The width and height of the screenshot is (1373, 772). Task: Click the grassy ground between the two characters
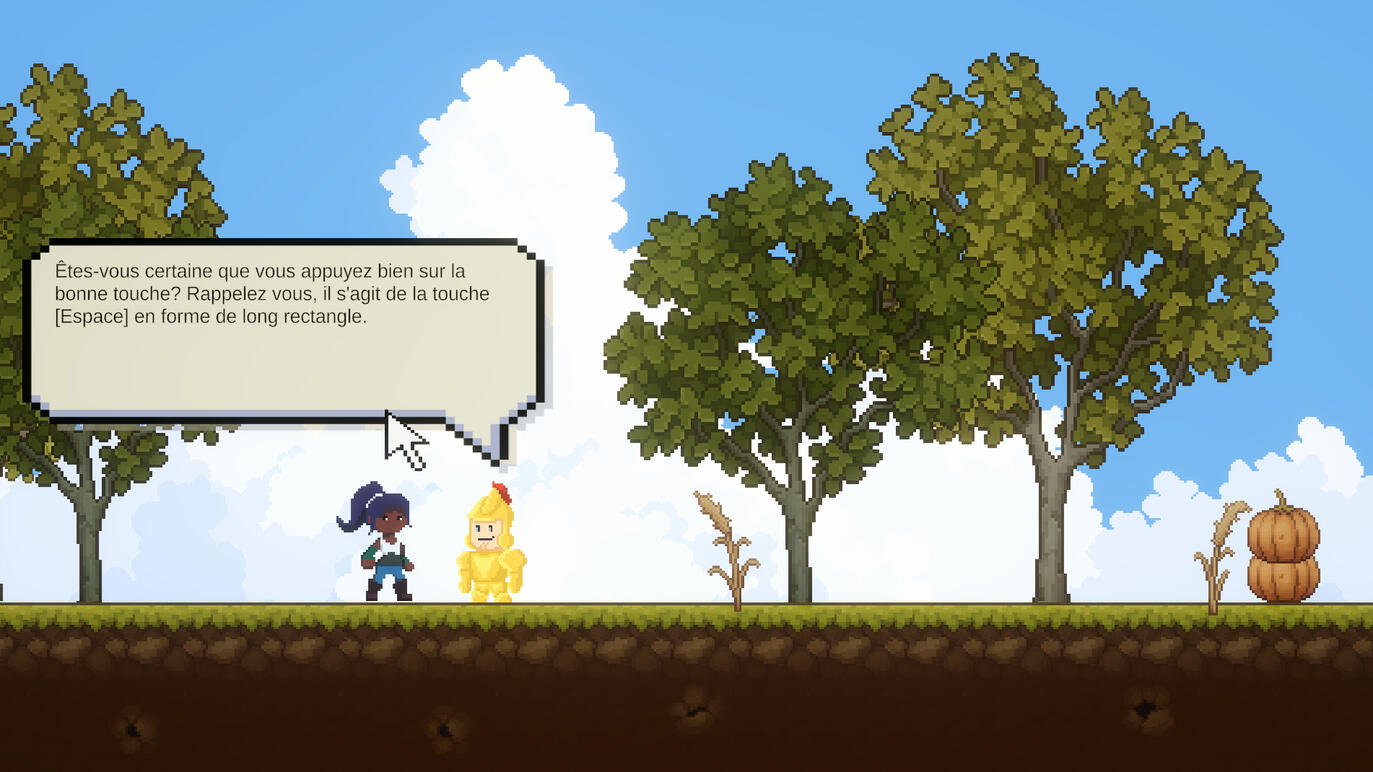440,612
